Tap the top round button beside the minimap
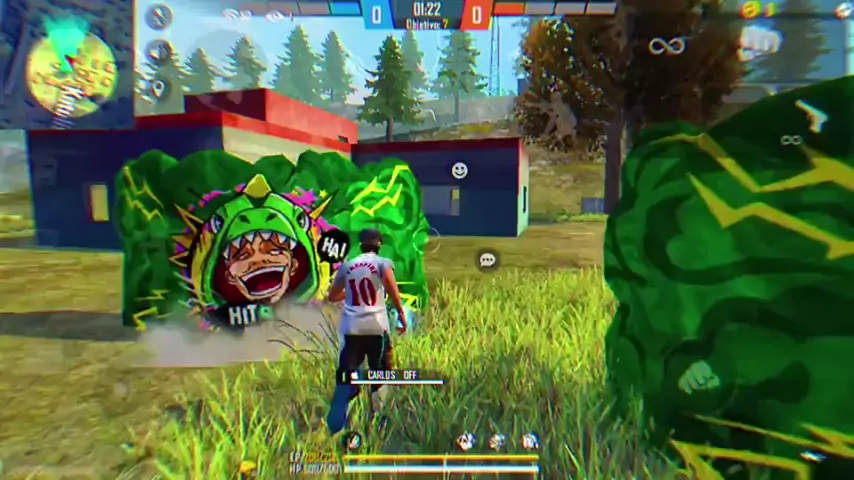 click(x=158, y=17)
